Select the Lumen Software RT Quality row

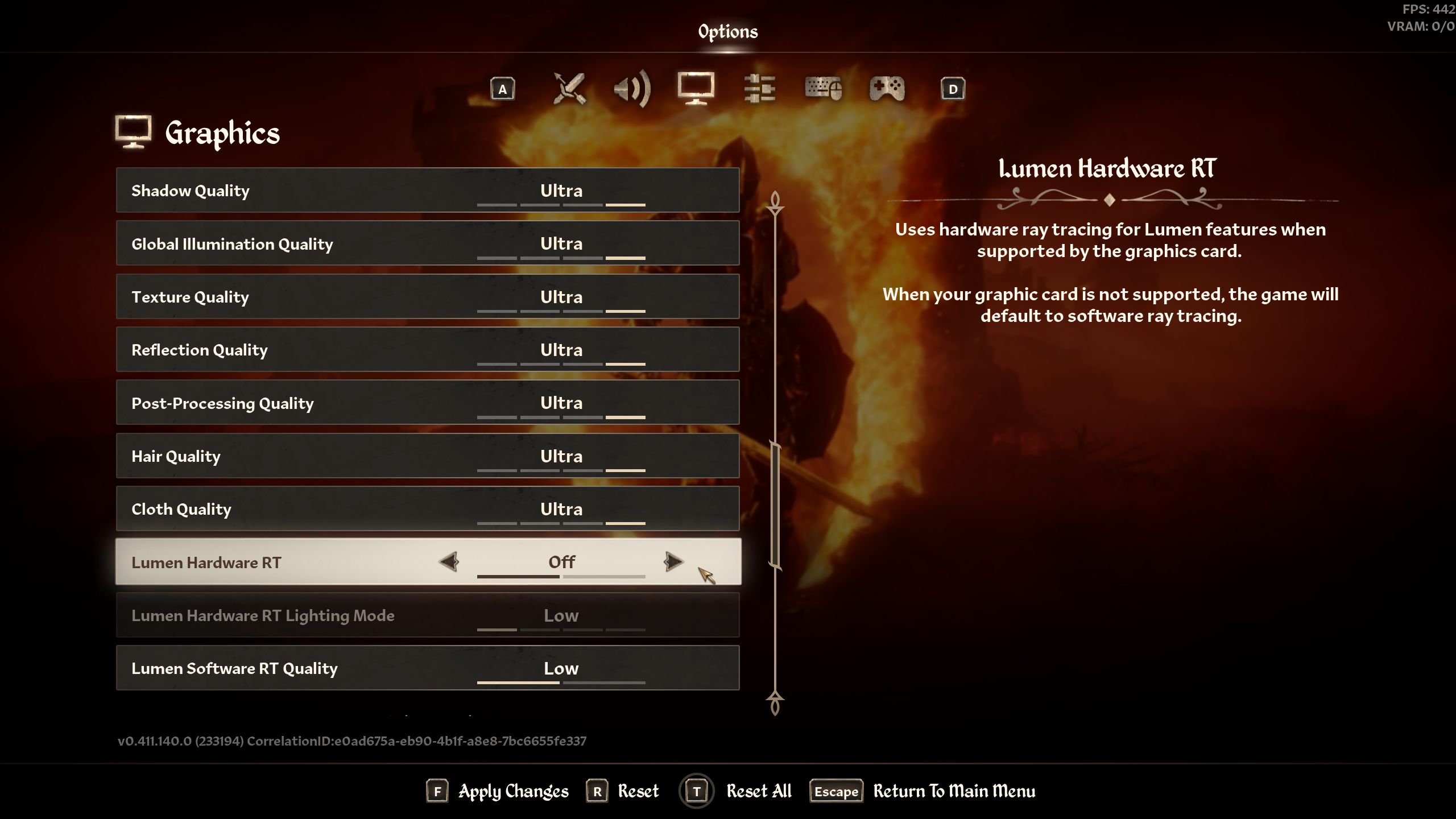[427, 668]
